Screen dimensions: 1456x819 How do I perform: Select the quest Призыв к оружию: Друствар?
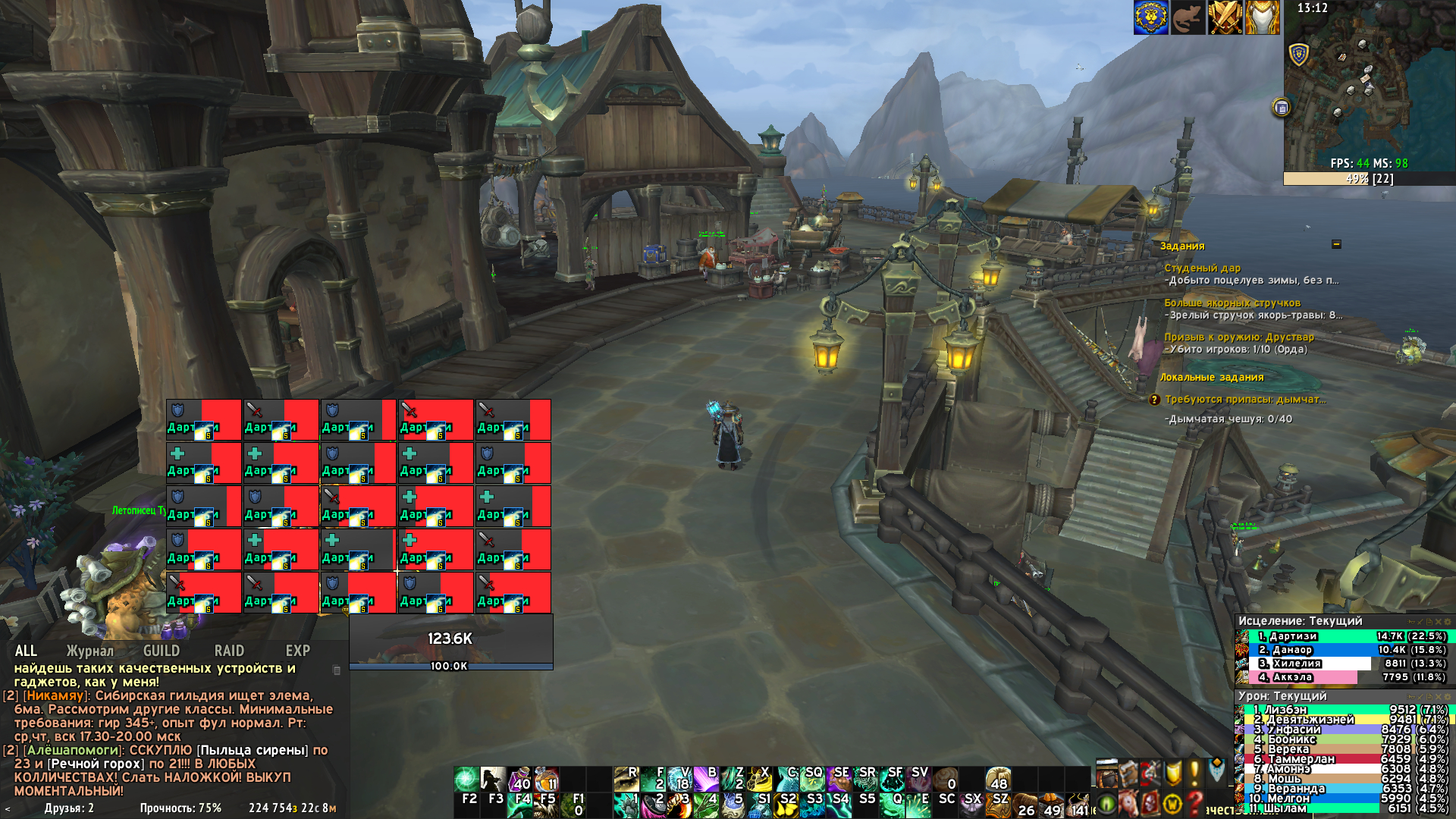point(1239,337)
